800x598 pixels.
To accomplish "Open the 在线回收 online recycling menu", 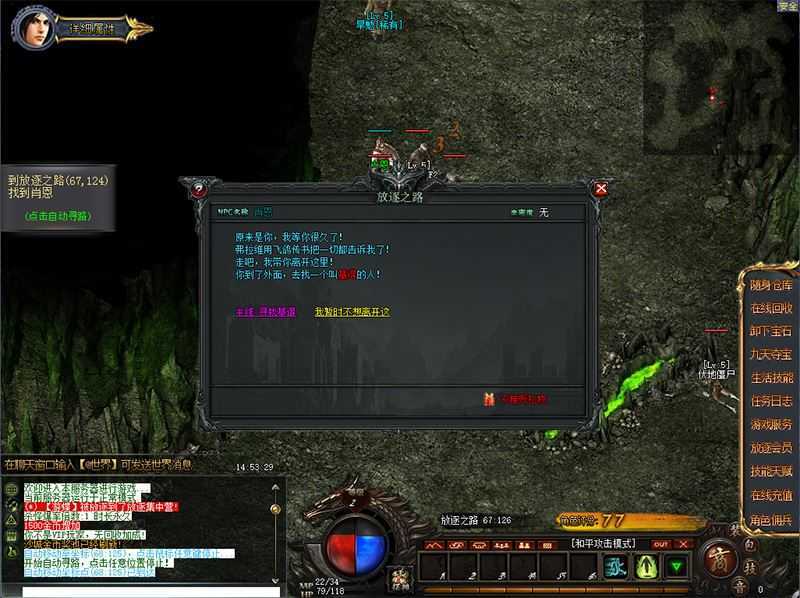I will [771, 308].
